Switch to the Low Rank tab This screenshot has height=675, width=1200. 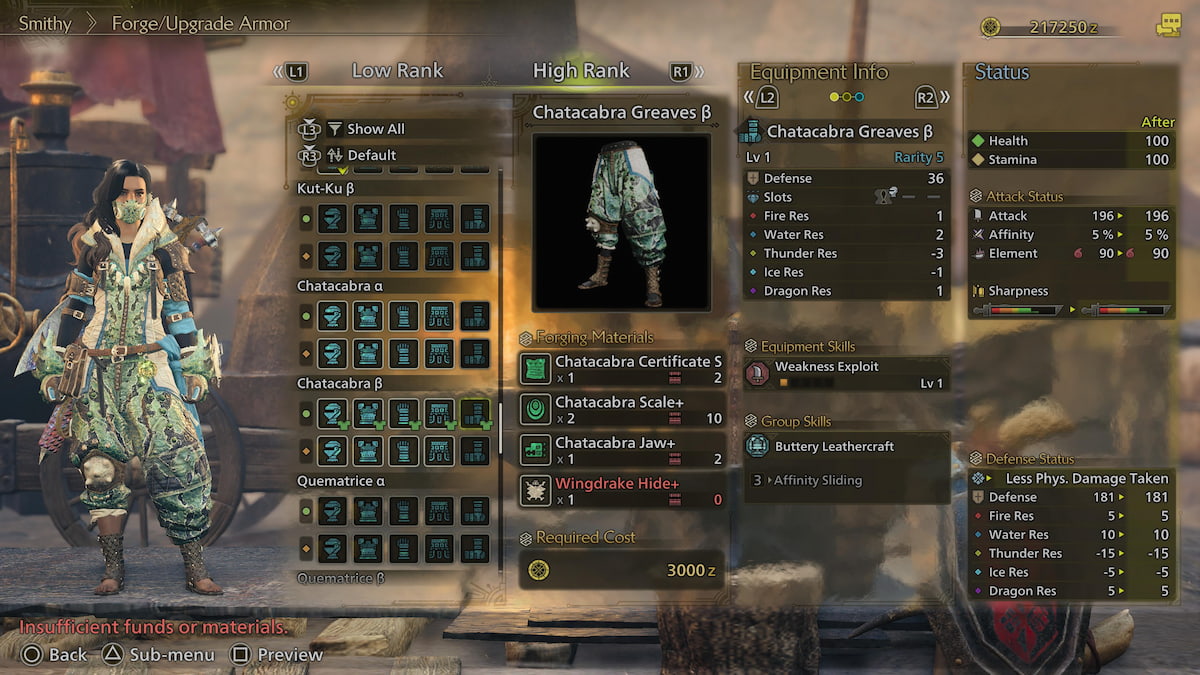(397, 71)
